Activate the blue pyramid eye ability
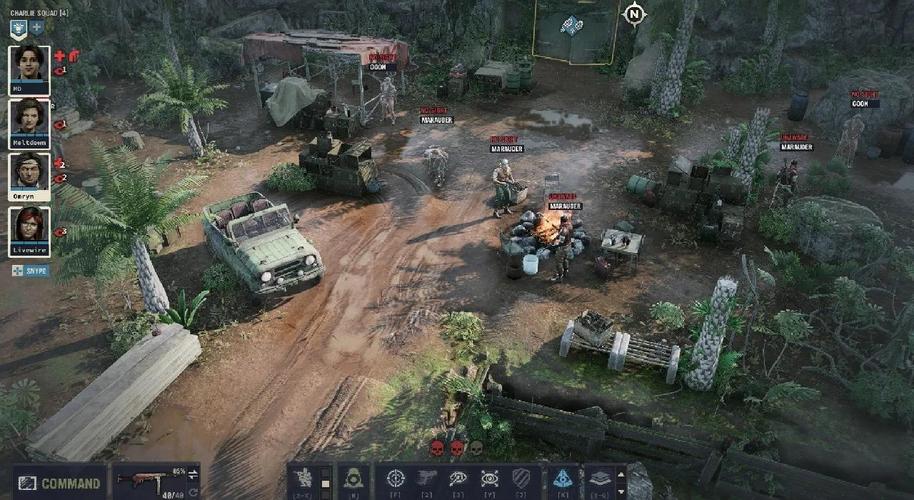Viewport: 914px width, 500px height. 562,479
